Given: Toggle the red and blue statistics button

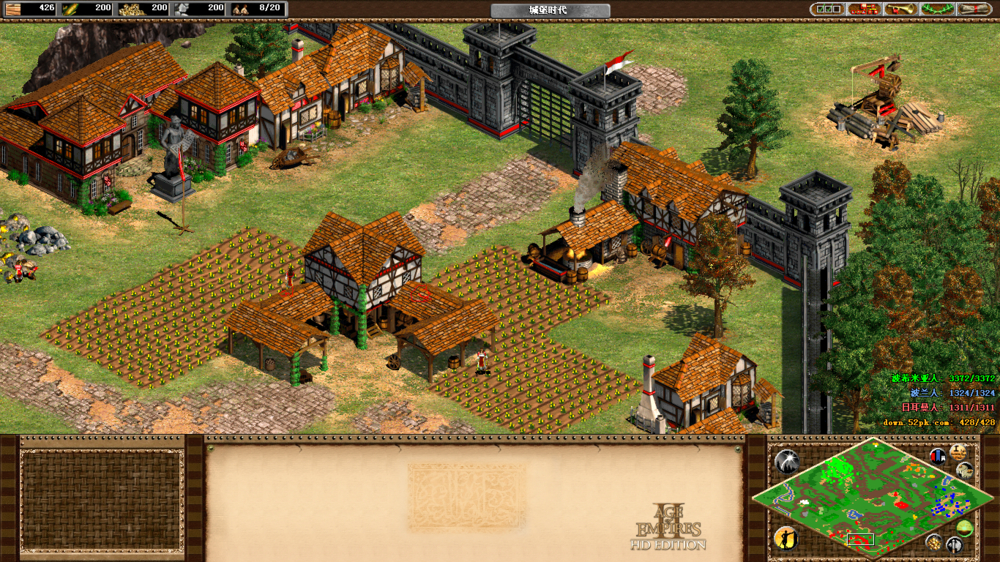Looking at the screenshot, I should coord(938,457).
